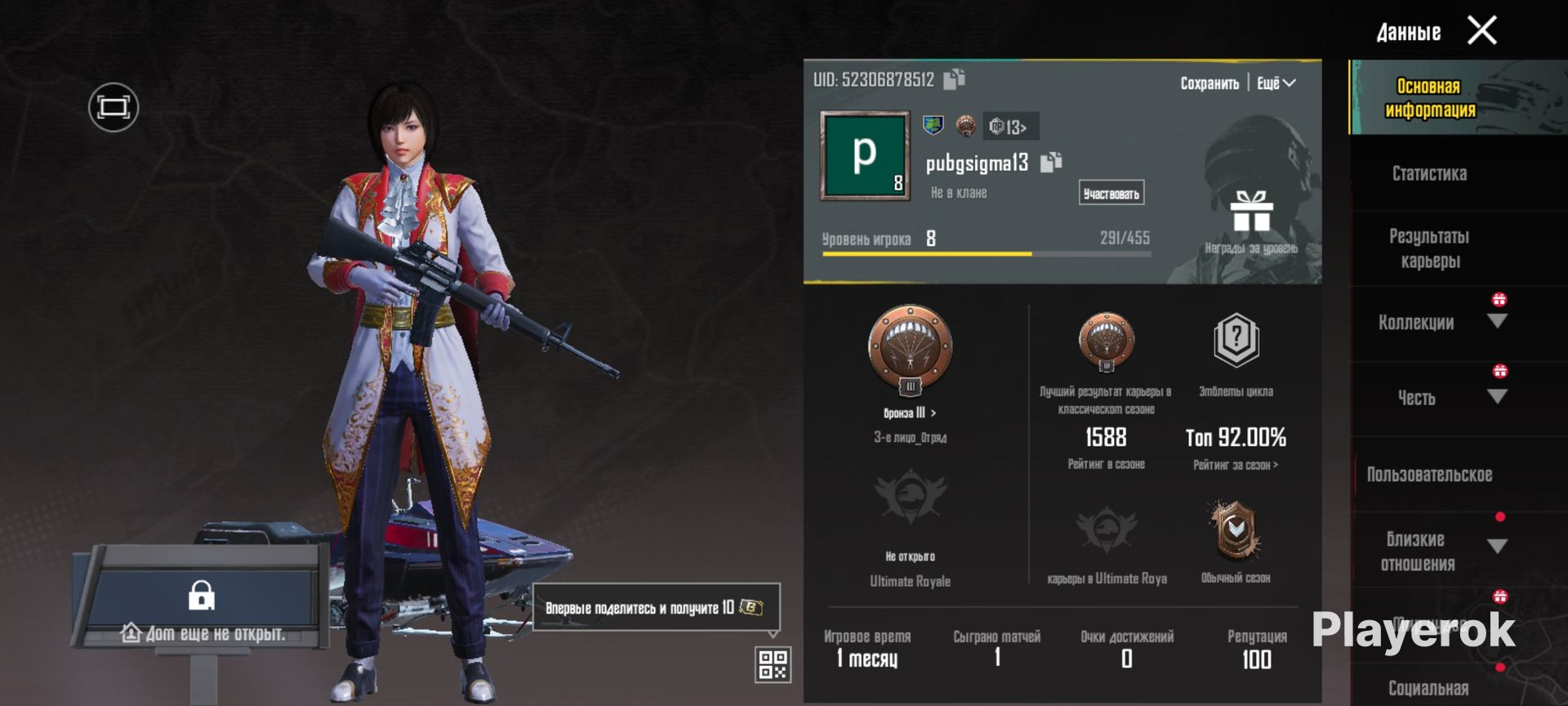Open the Пользовательское tab

coord(1429,475)
